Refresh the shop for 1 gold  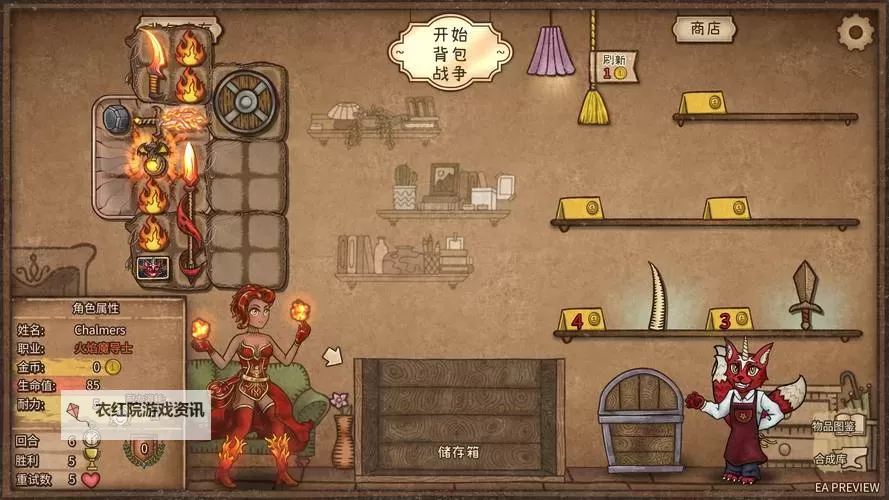tap(618, 66)
